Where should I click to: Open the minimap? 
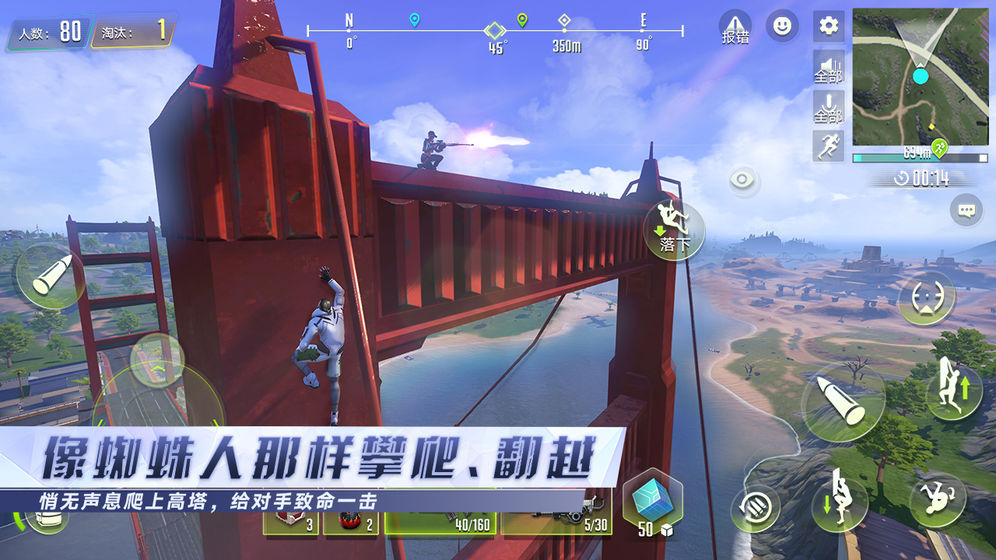919,79
